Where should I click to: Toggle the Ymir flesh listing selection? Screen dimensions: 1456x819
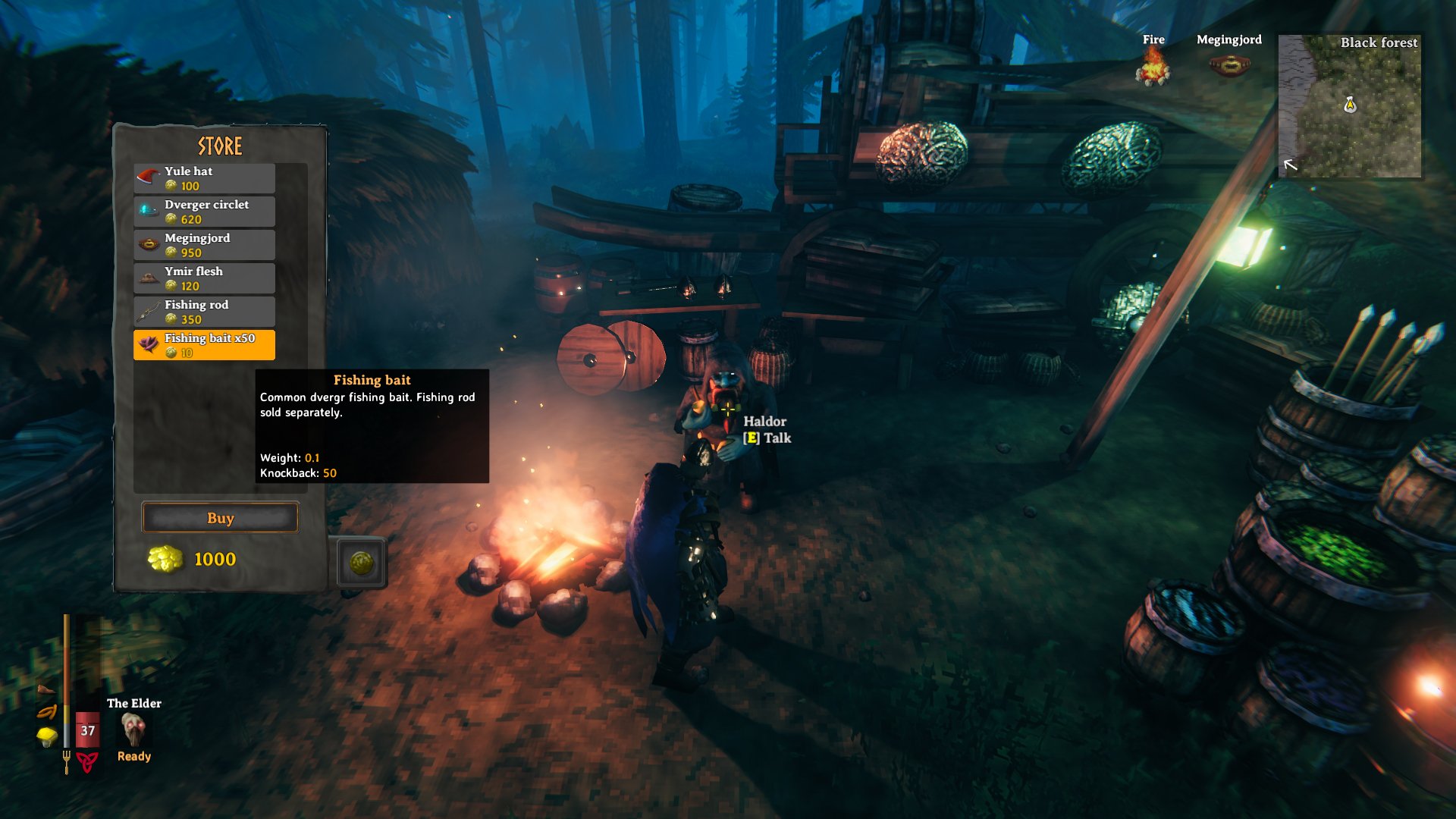click(204, 278)
